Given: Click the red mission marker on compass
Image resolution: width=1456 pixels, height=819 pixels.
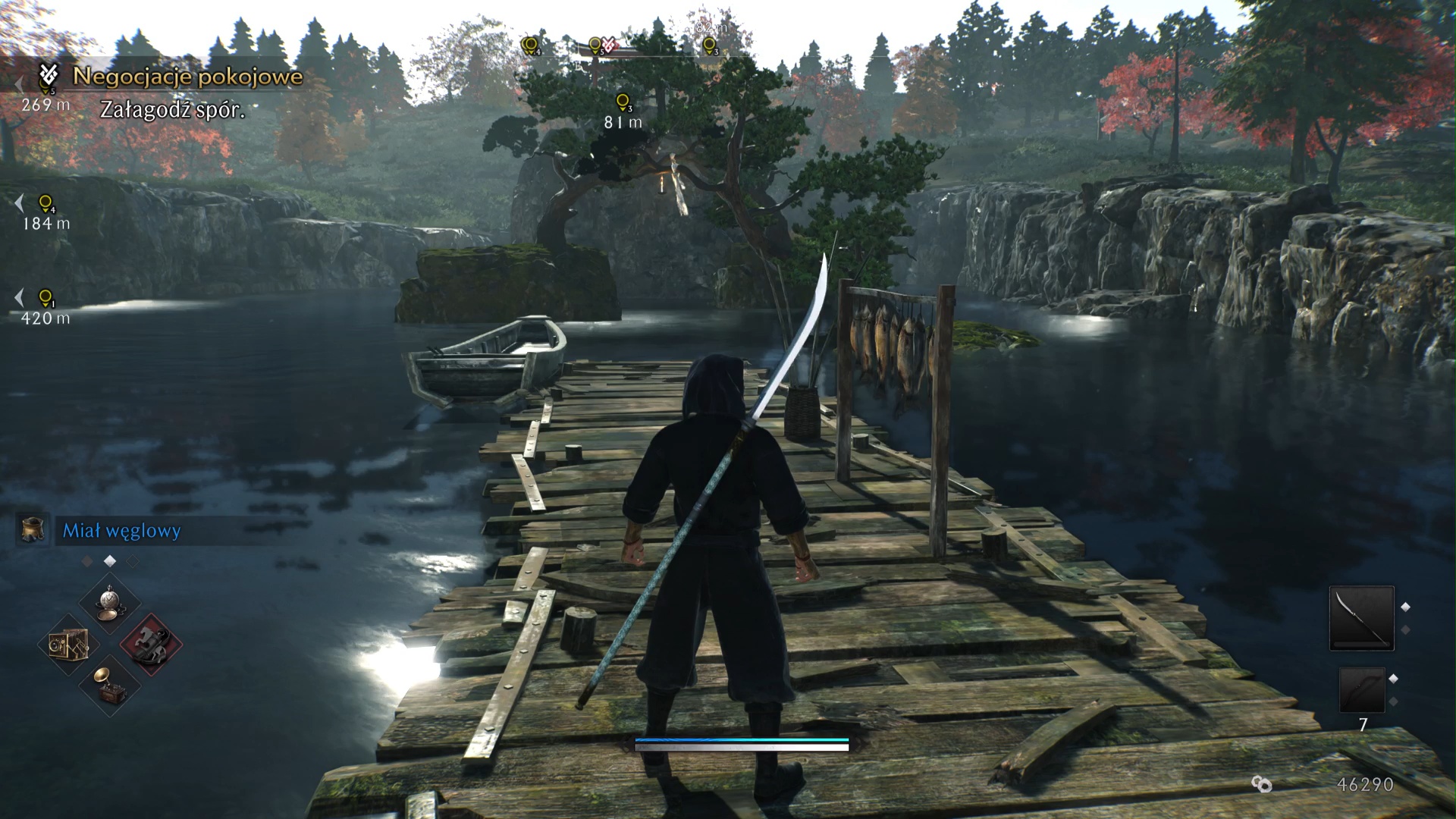Looking at the screenshot, I should coord(609,45).
